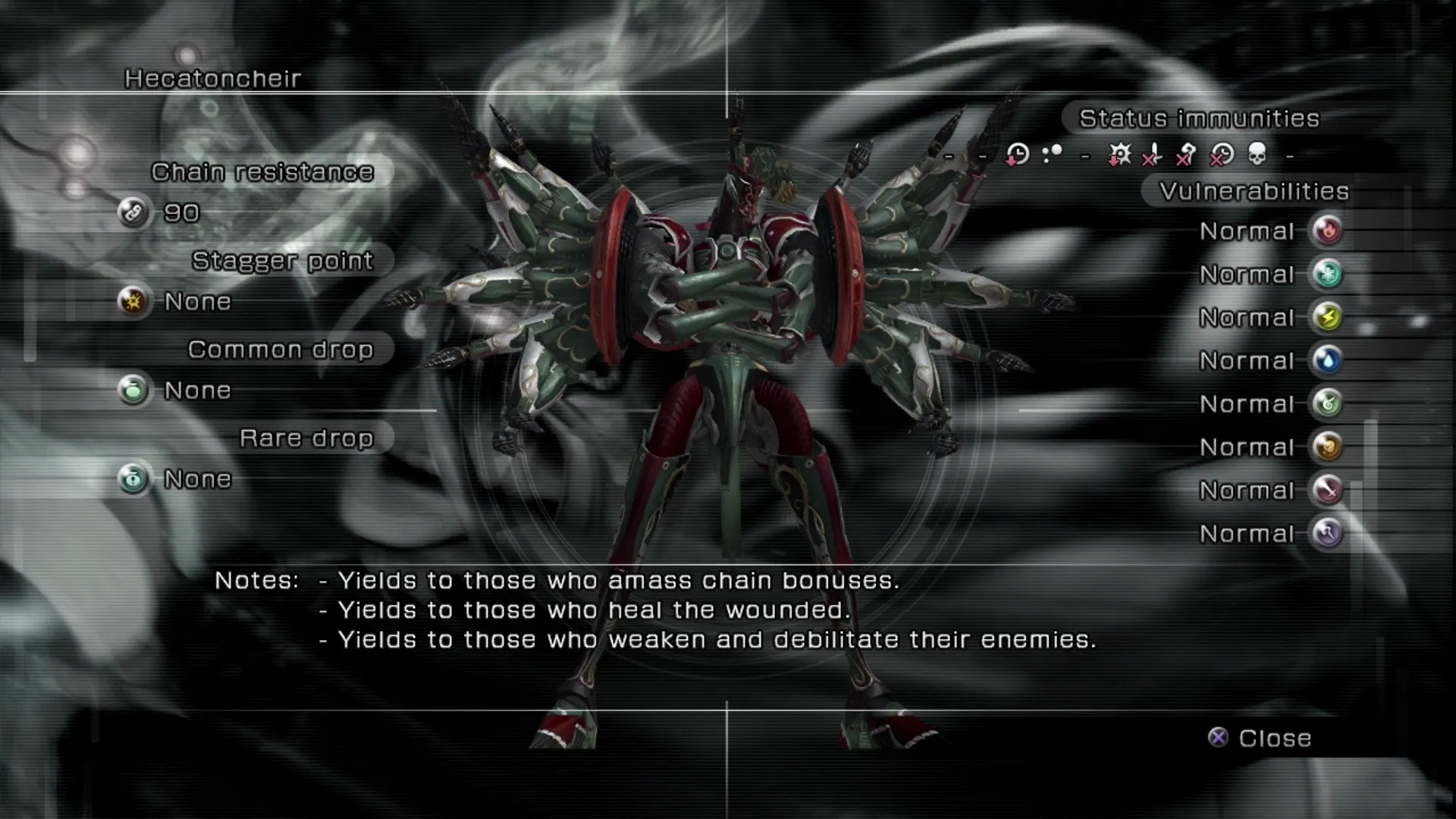Viewport: 1456px width, 819px height.
Task: Close the Hecatoncheir enemy info screen
Action: (1260, 738)
